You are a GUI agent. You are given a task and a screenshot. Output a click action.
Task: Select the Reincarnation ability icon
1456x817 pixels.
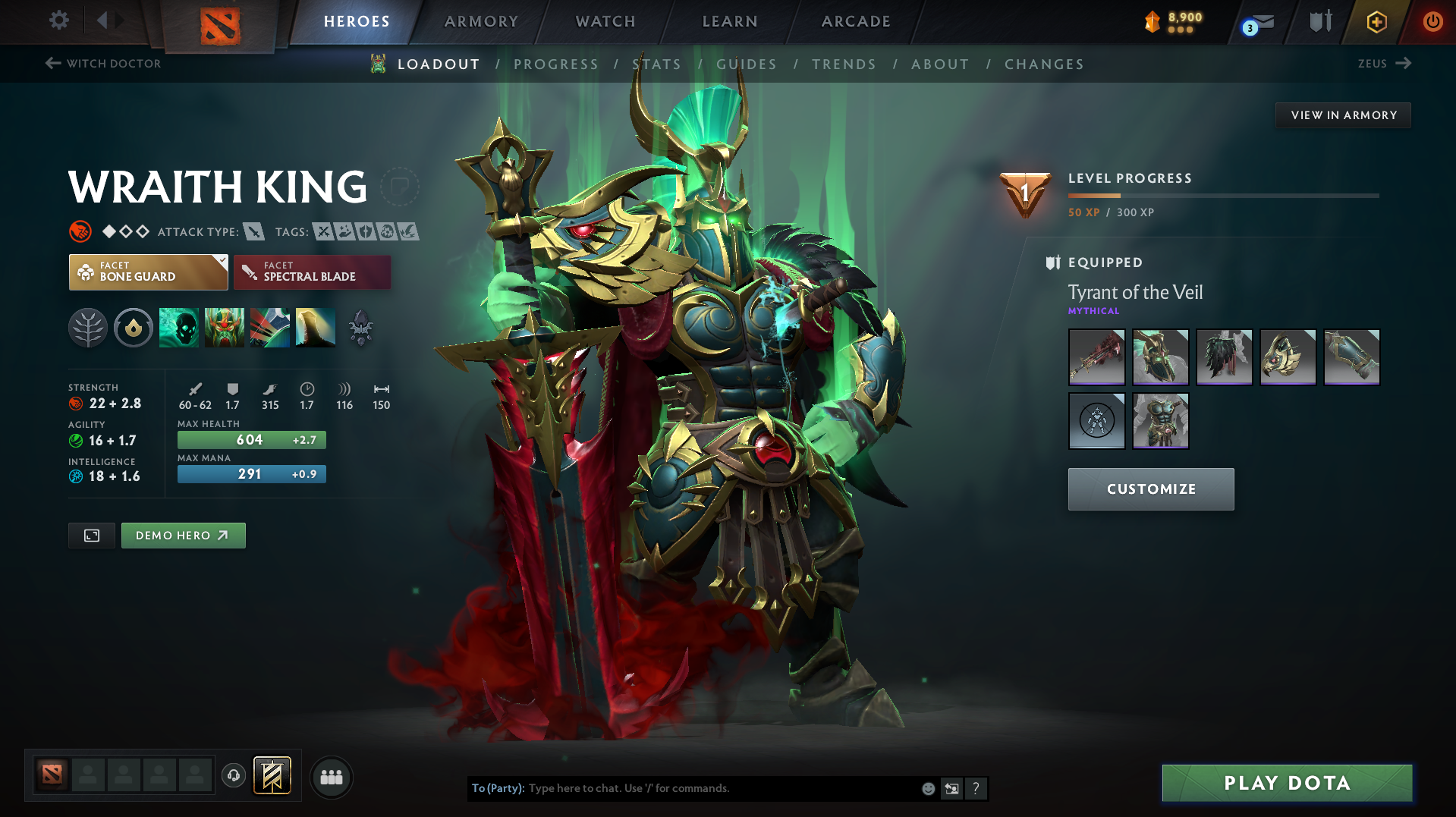coord(315,328)
